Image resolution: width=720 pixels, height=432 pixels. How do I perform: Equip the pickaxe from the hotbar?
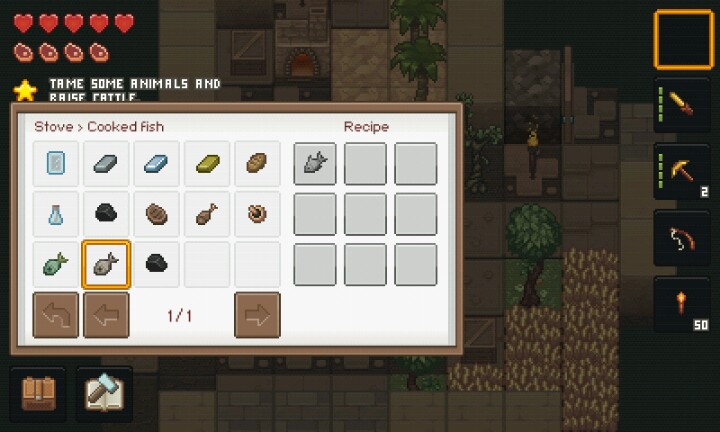tap(684, 171)
